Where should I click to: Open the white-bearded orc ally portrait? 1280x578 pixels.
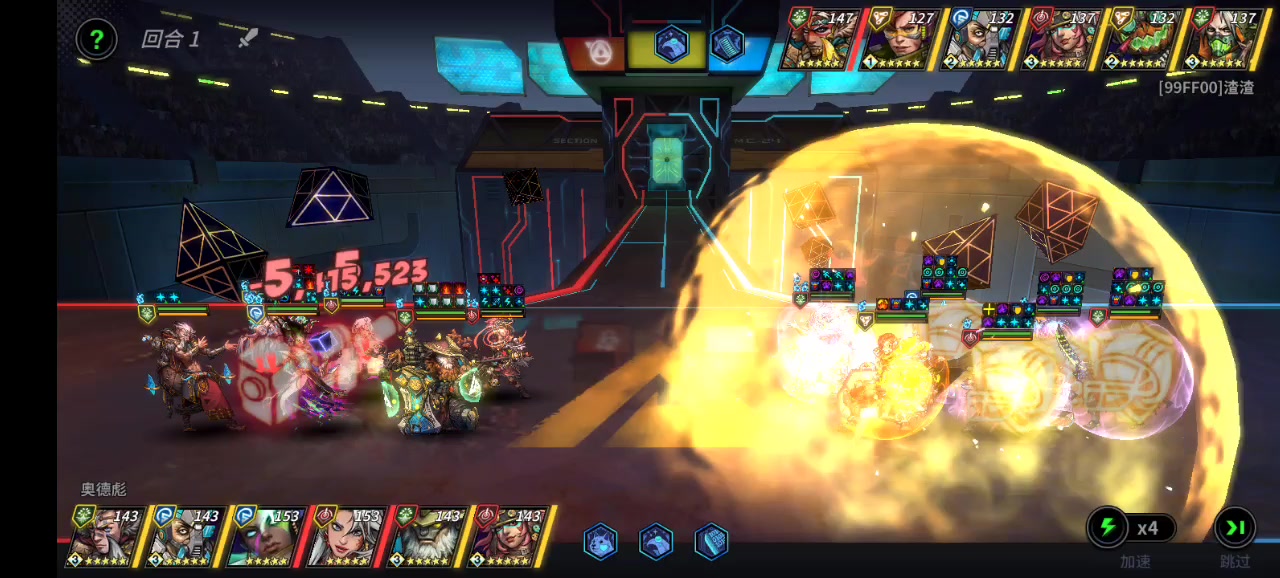(427, 536)
